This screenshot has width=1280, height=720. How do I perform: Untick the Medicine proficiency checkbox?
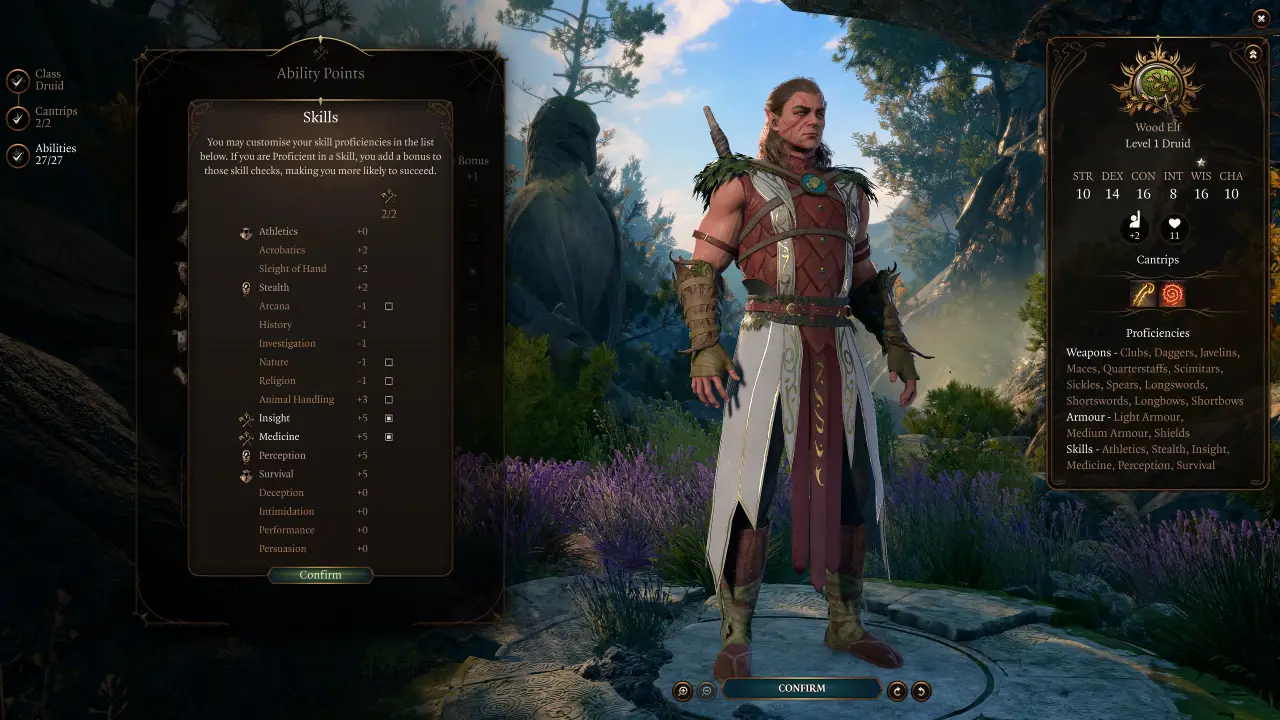388,437
